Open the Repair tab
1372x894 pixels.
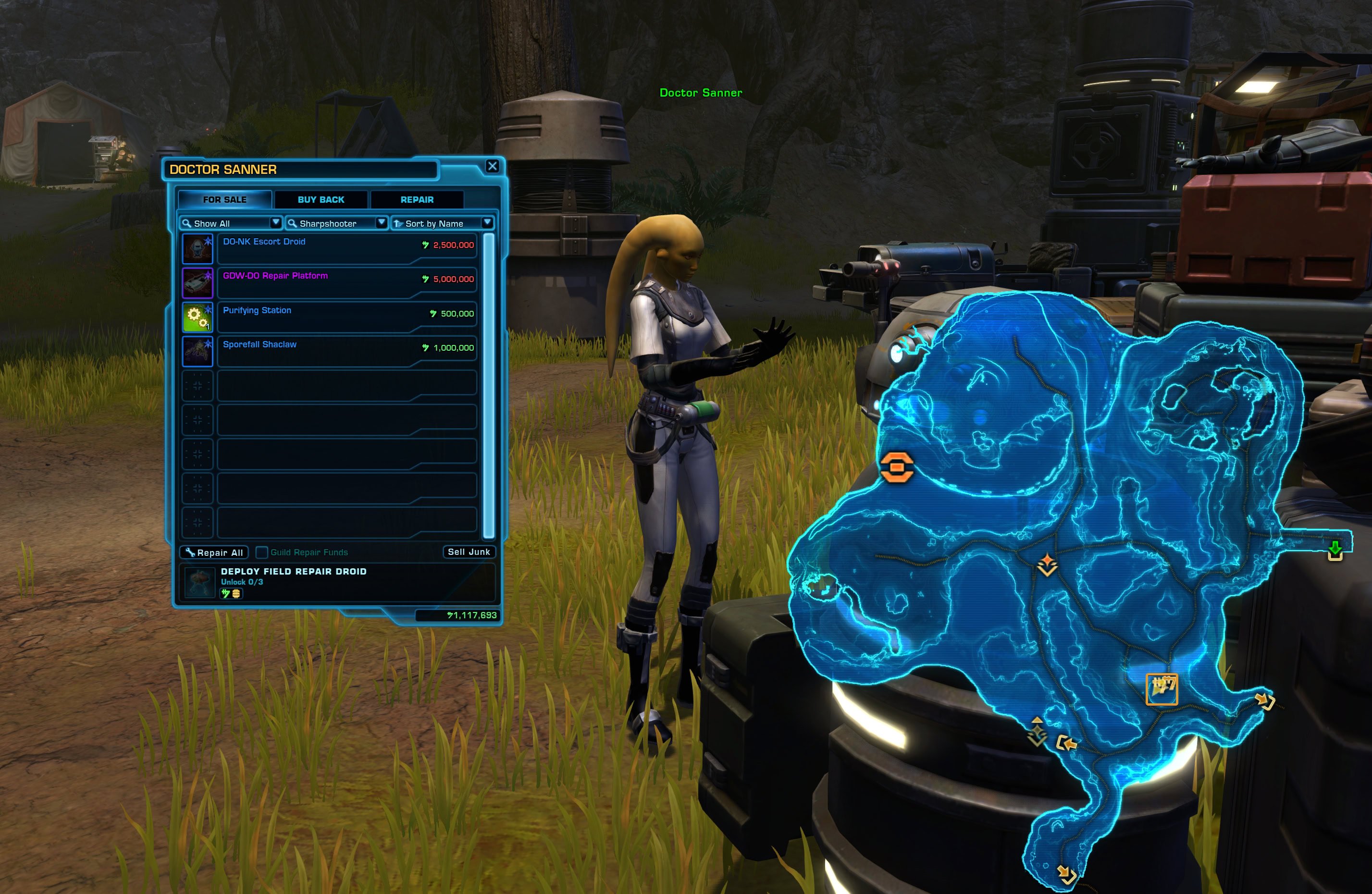417,199
